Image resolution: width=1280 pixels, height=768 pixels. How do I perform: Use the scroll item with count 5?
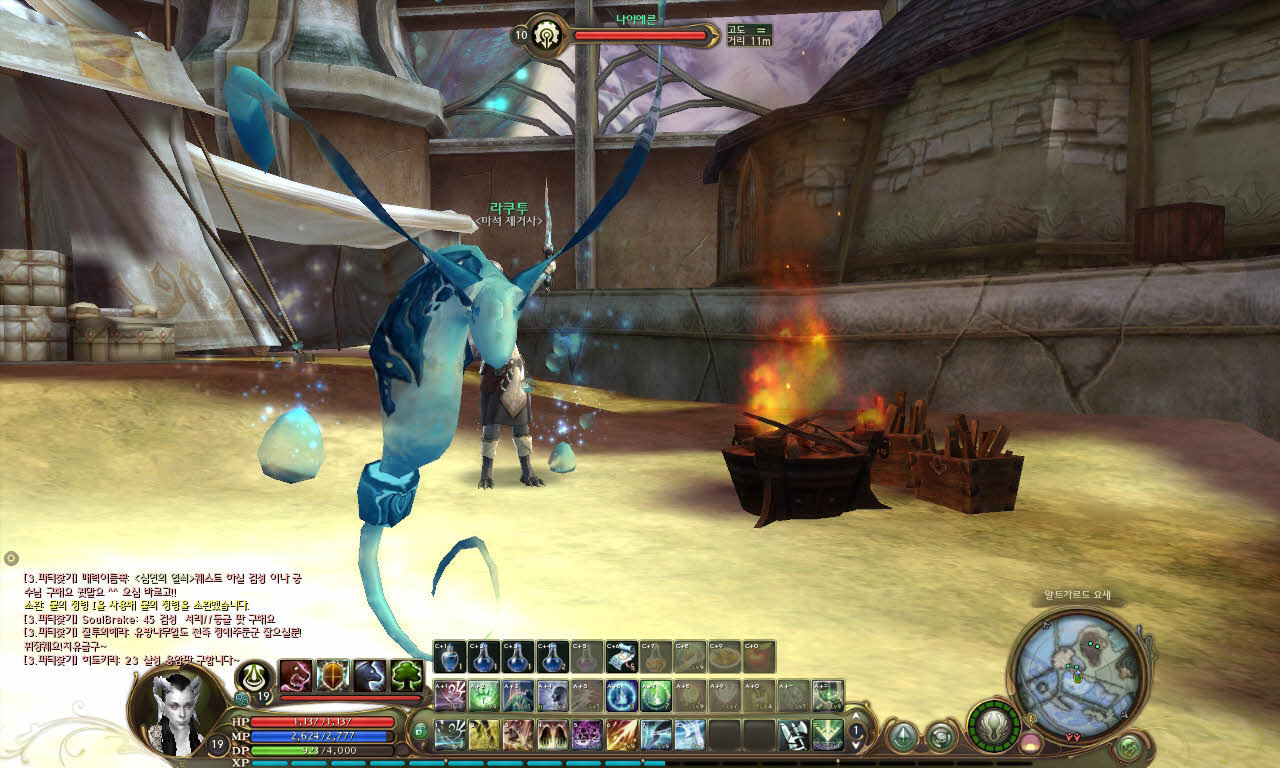click(x=621, y=656)
